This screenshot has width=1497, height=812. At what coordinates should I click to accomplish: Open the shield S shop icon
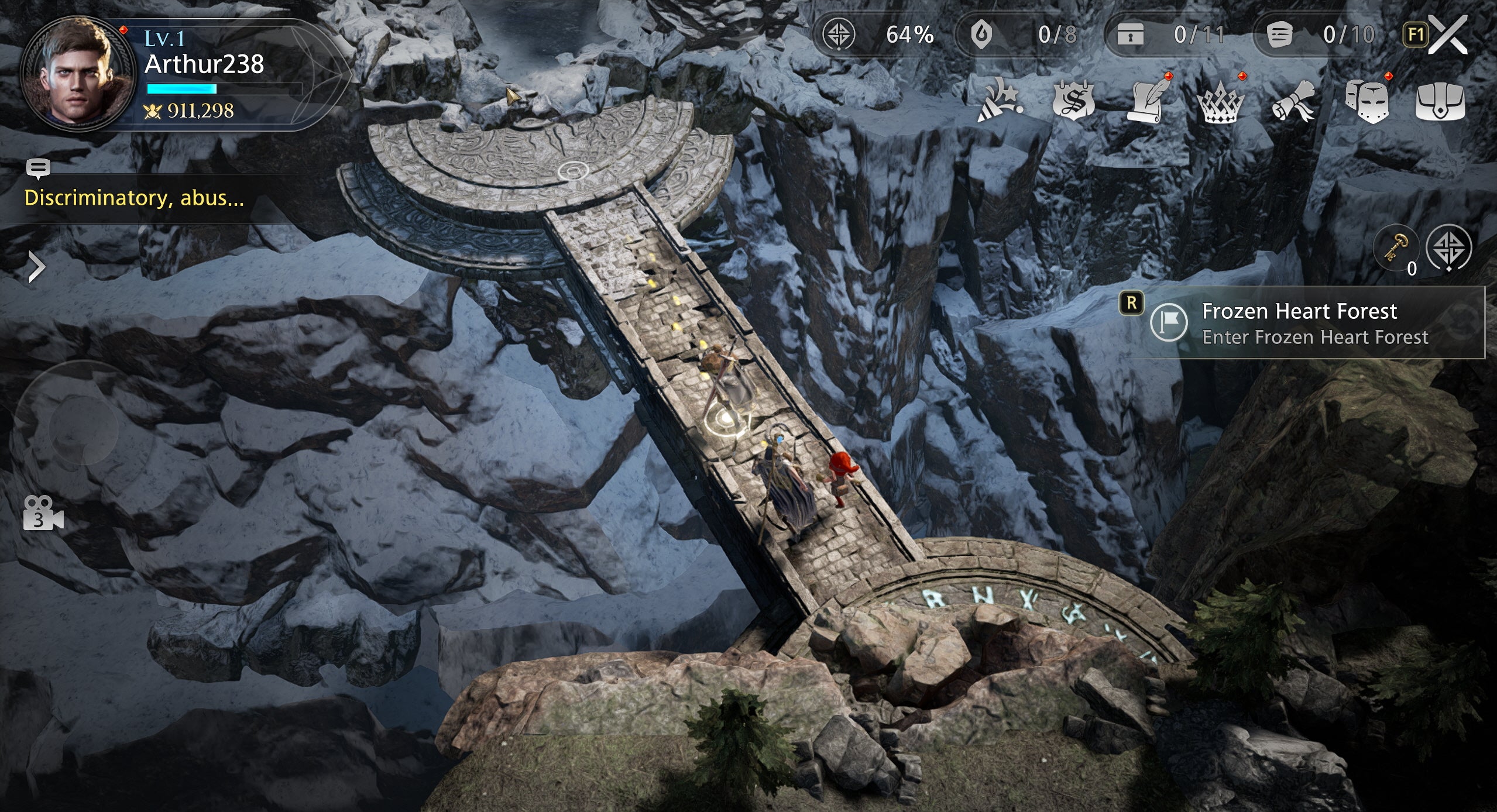[1073, 101]
